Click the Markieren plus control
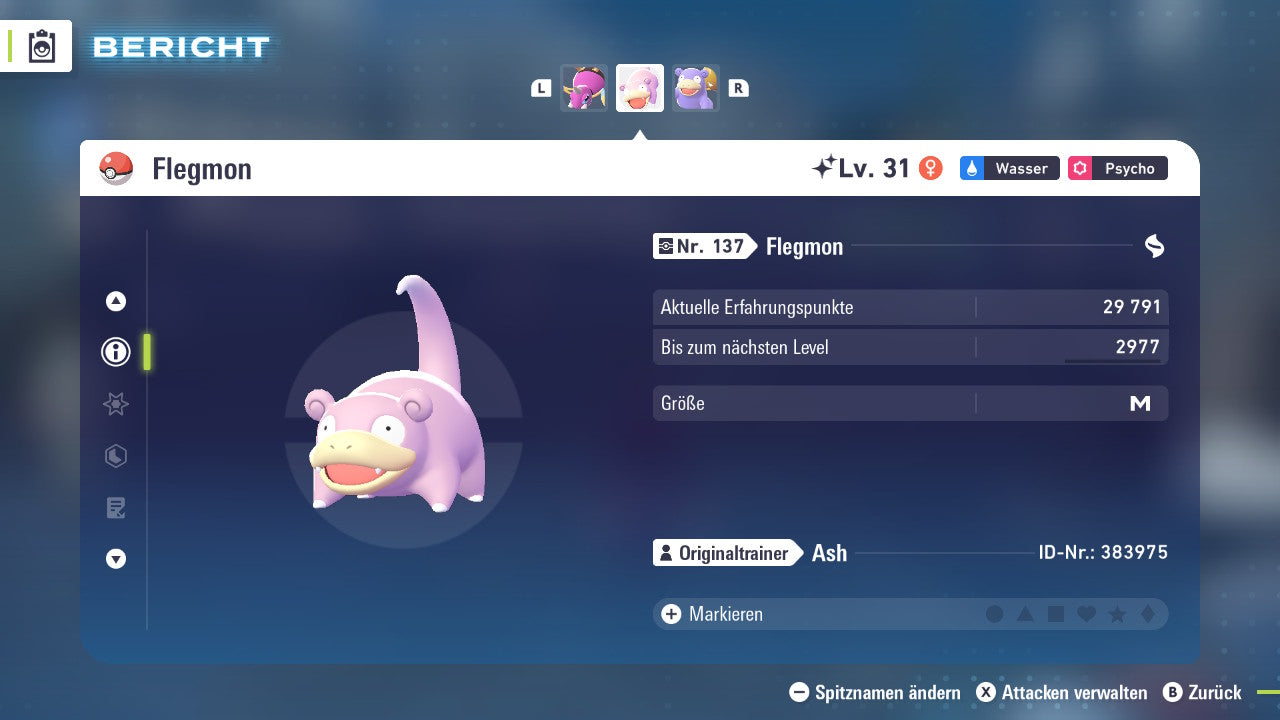The height and width of the screenshot is (720, 1280). click(670, 614)
